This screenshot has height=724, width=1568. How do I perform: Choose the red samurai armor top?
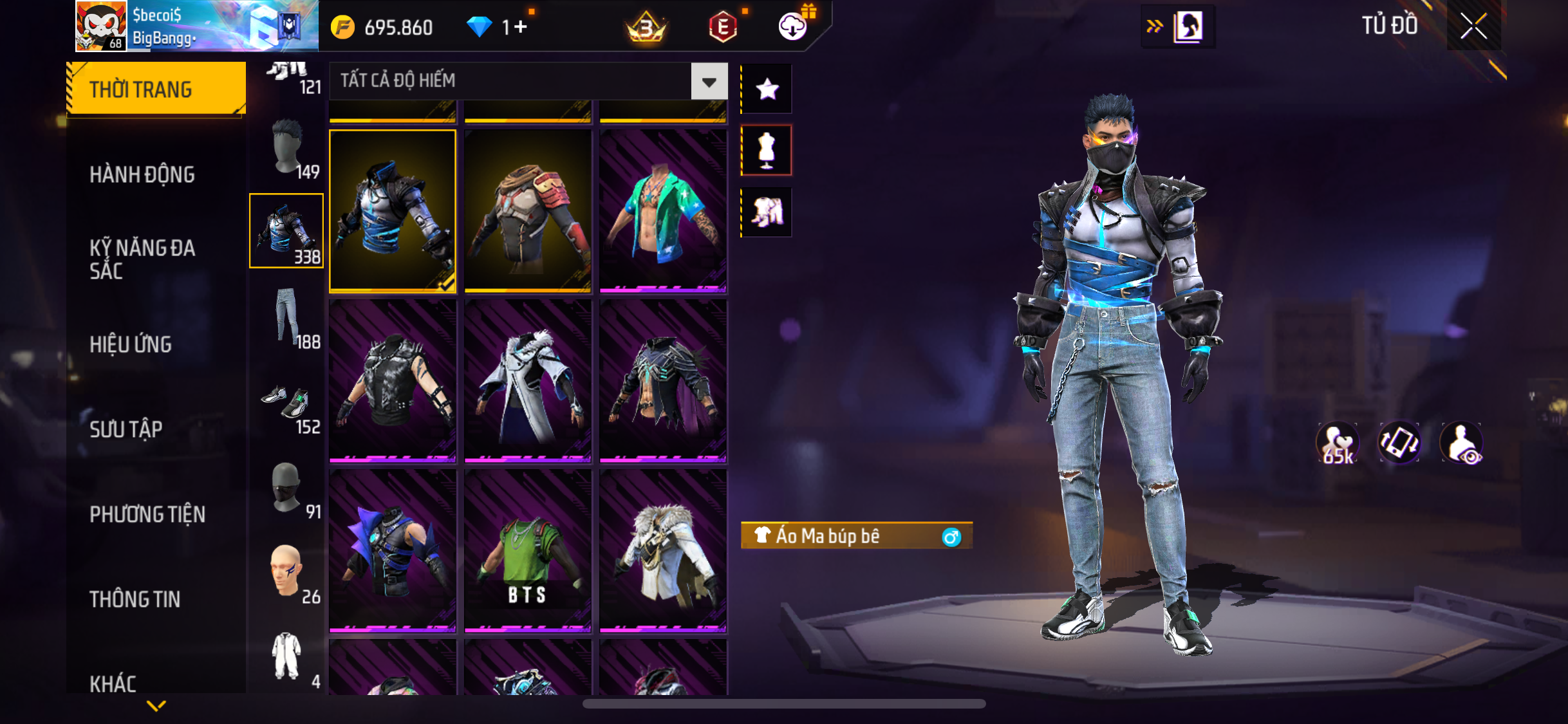[x=527, y=211]
